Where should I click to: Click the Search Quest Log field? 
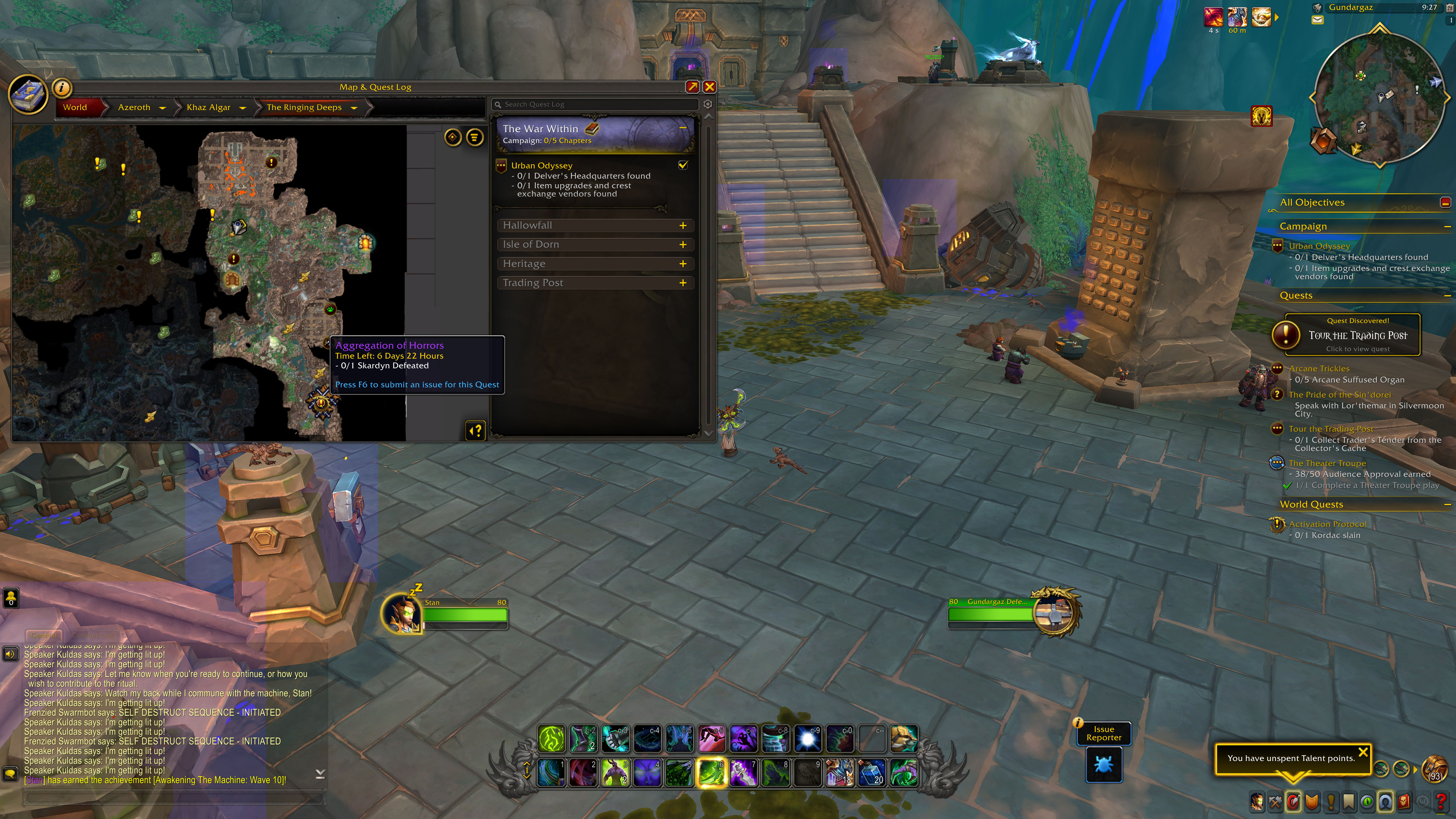click(x=596, y=105)
